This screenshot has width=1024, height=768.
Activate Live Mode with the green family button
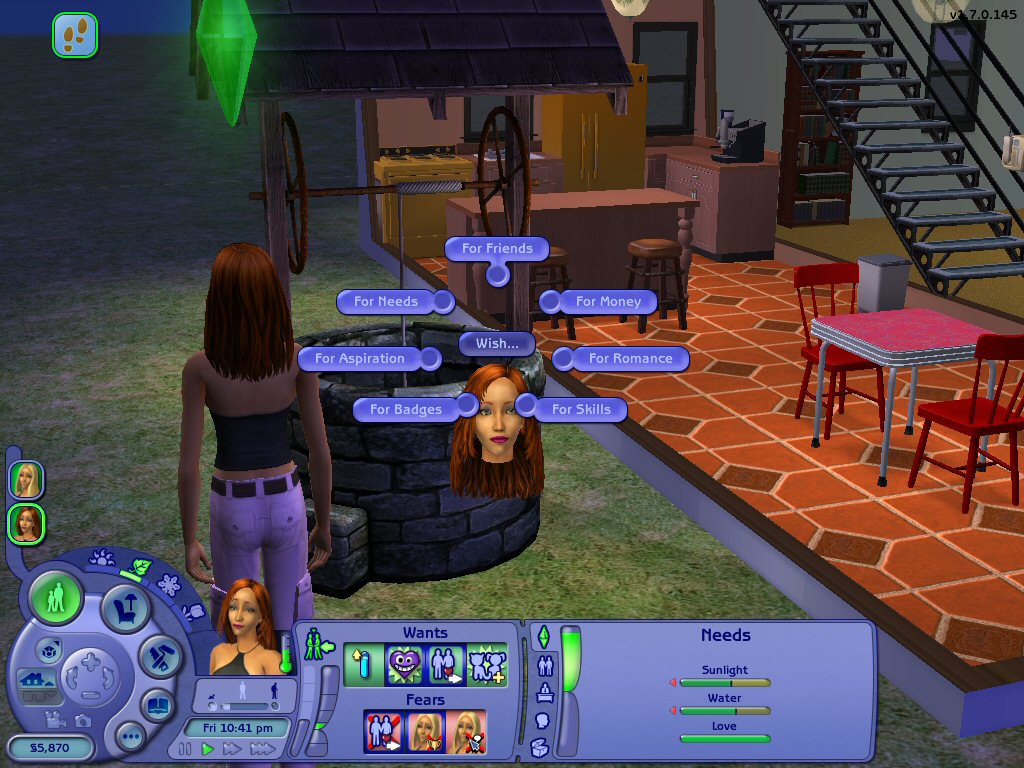(x=56, y=600)
